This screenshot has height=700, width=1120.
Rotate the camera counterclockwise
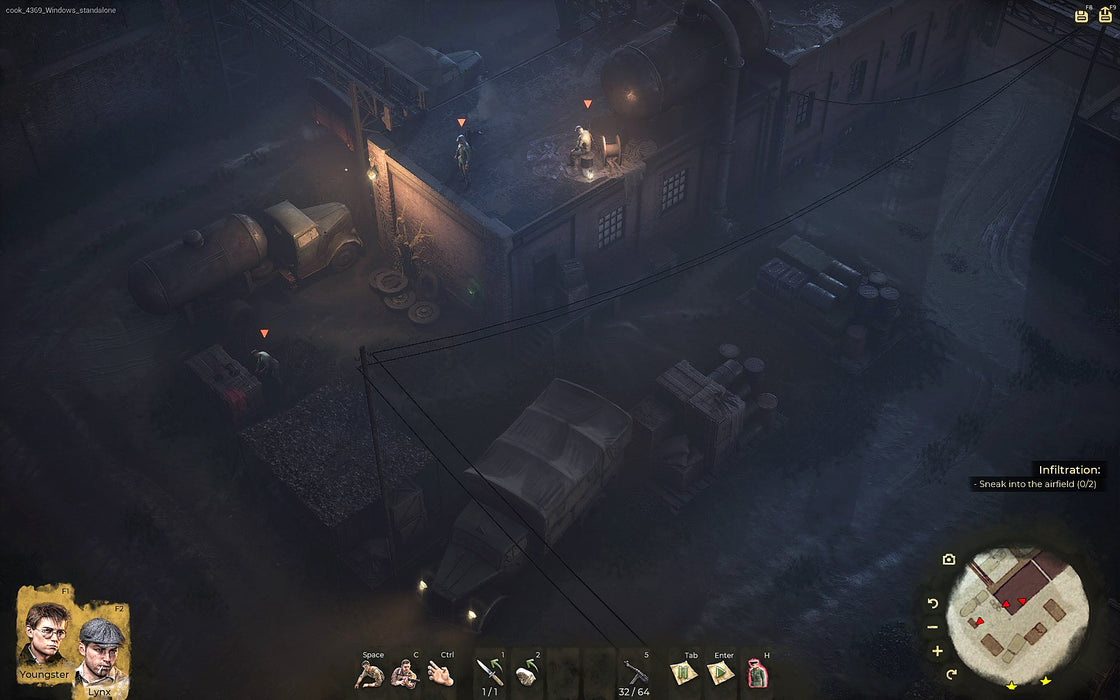point(933,603)
